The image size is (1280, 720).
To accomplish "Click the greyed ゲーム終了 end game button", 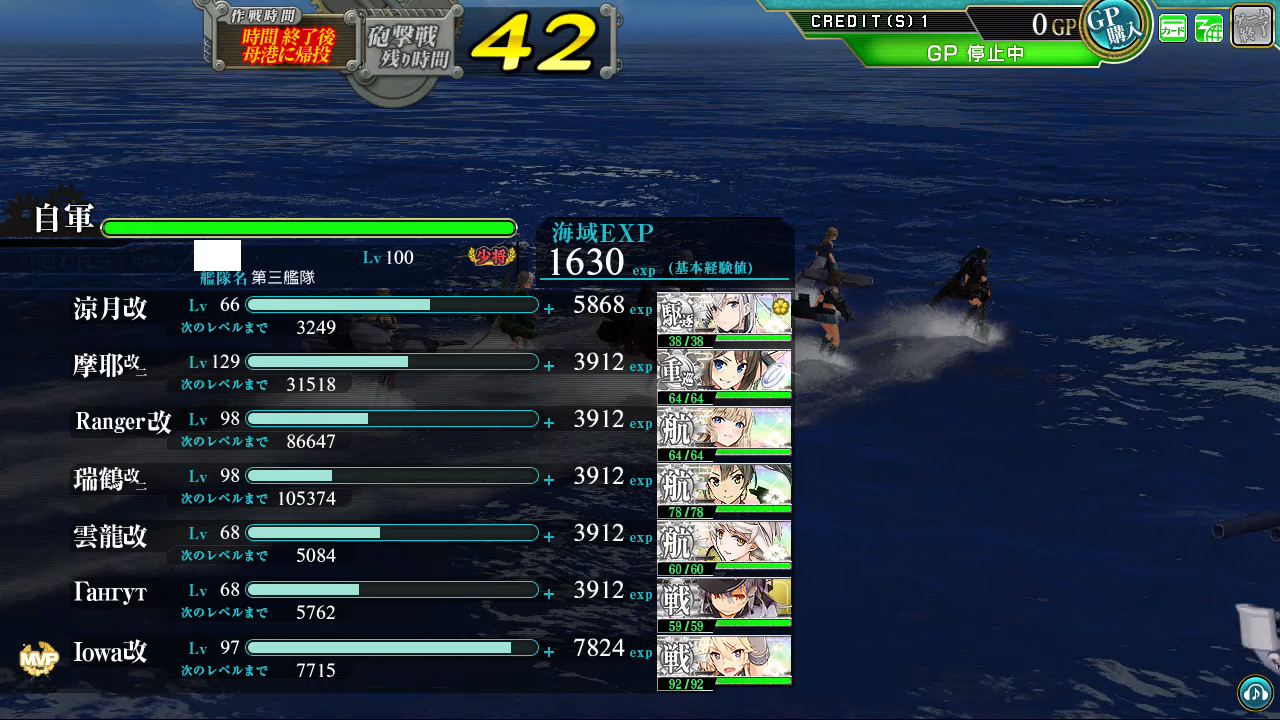I will (1252, 25).
